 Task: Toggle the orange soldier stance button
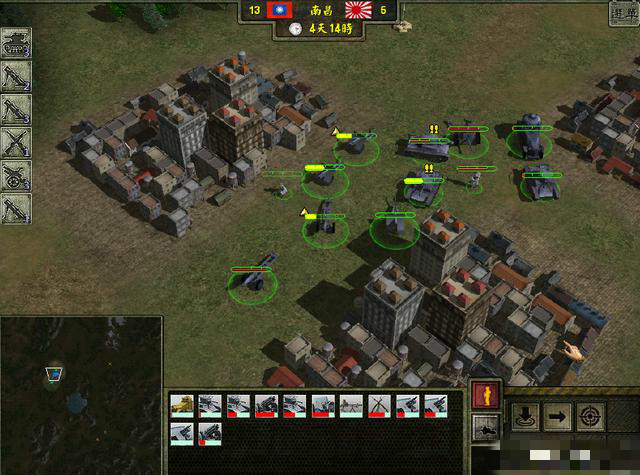pyautogui.click(x=484, y=395)
